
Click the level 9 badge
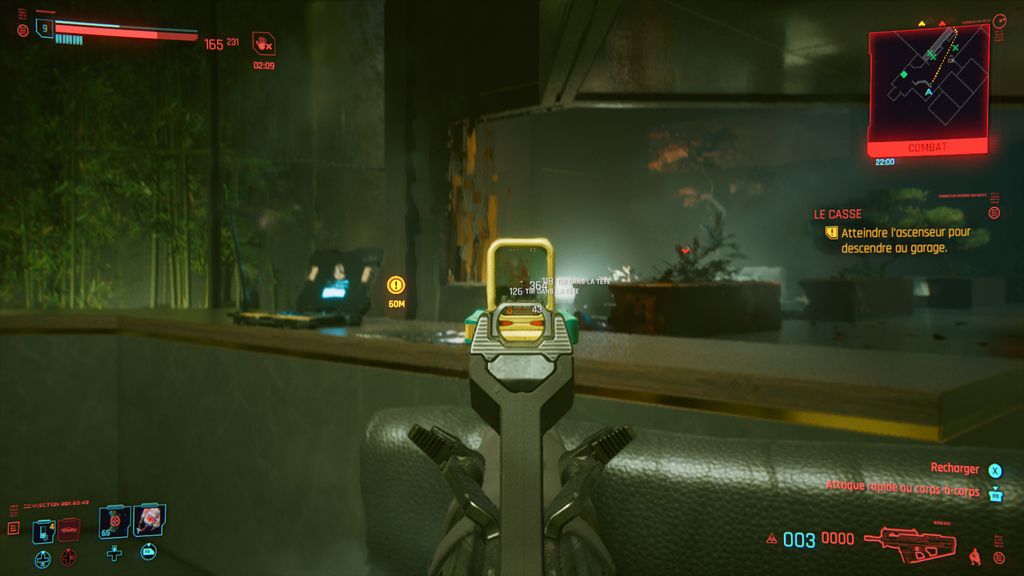tap(44, 28)
